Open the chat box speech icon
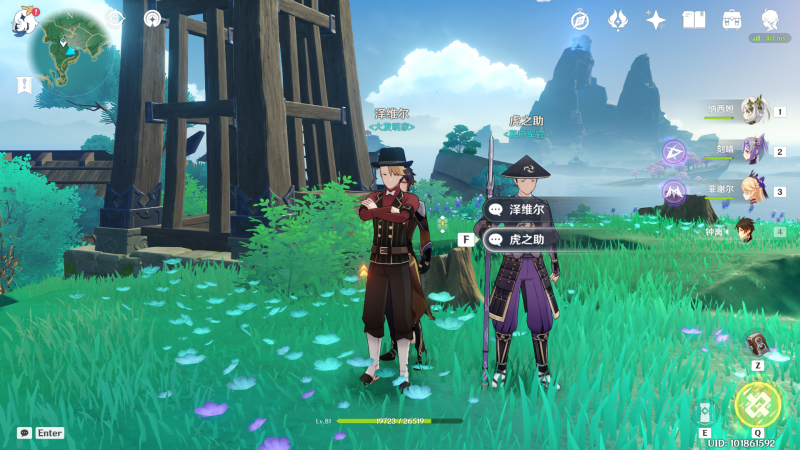The height and width of the screenshot is (450, 800). (24, 433)
